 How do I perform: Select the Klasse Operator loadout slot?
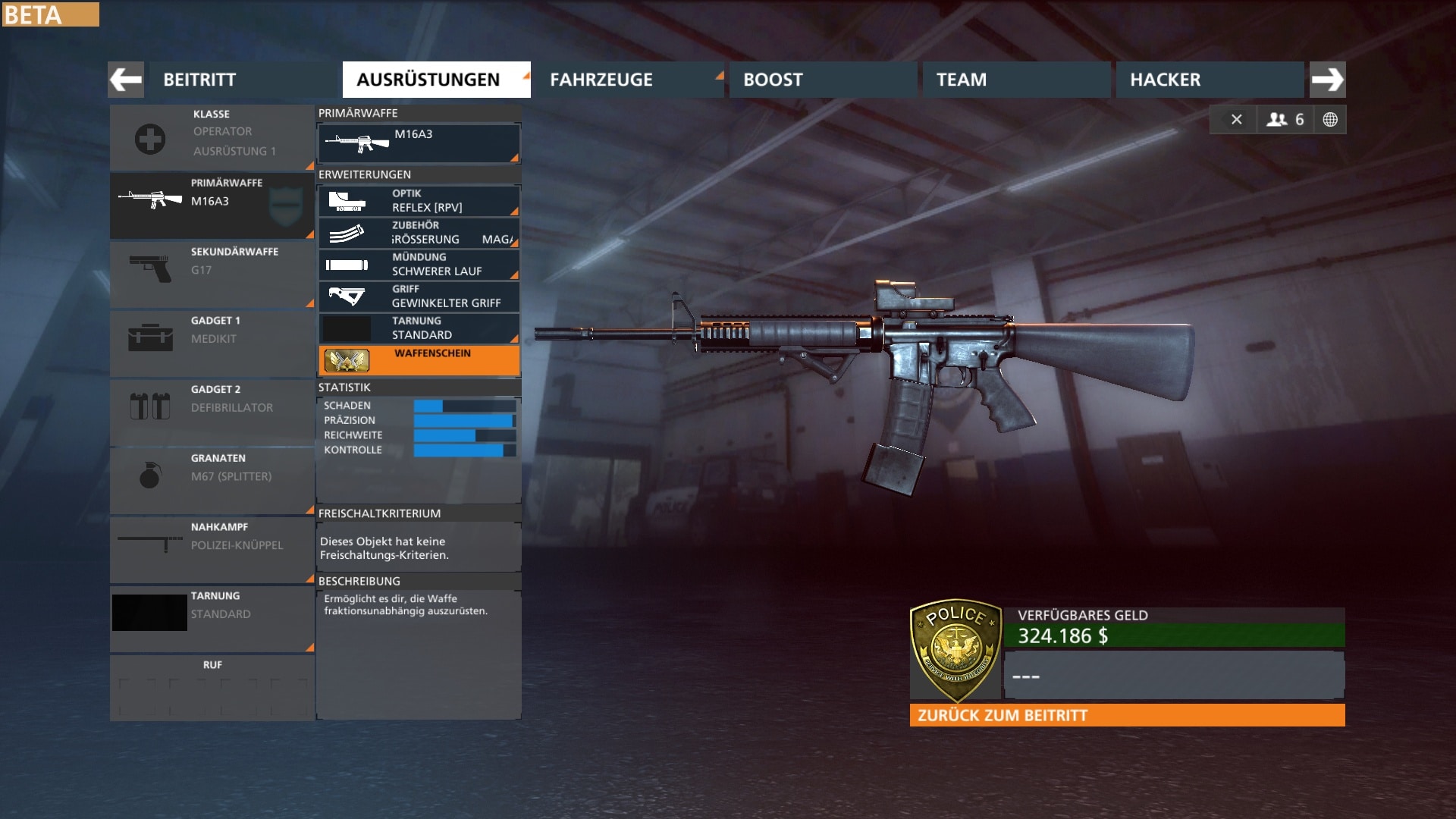[212, 138]
